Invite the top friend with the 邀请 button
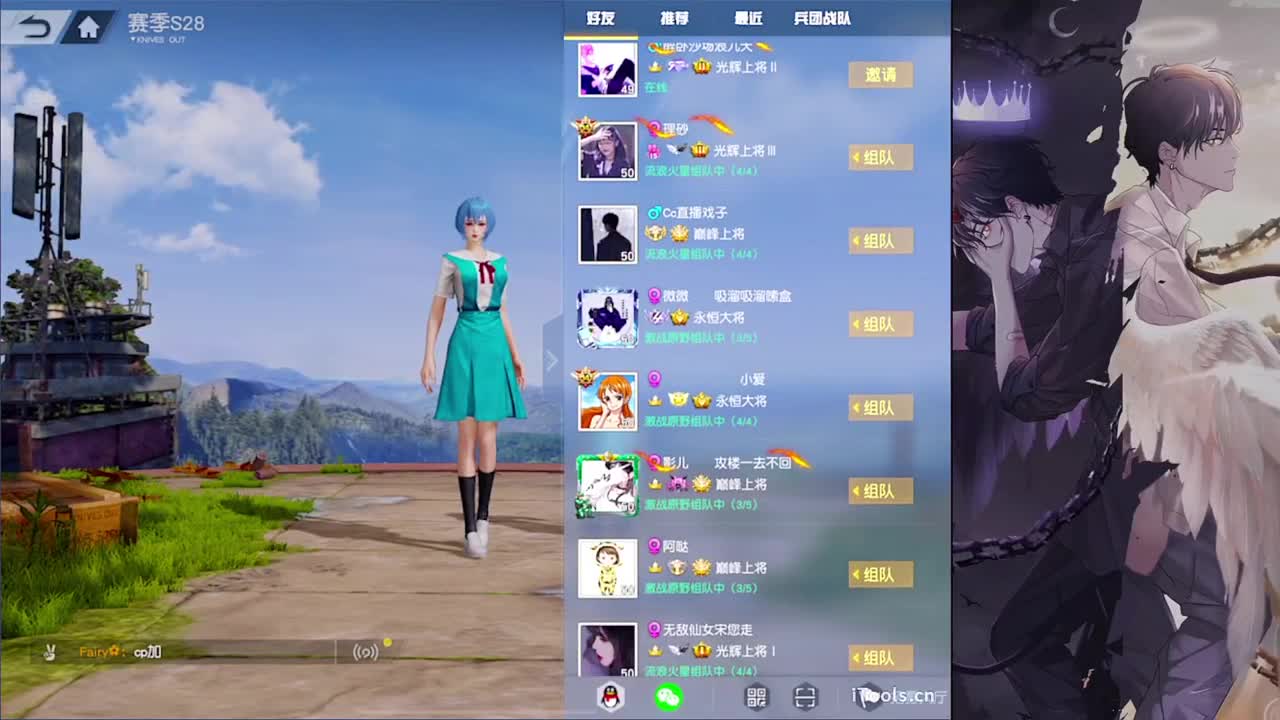This screenshot has height=720, width=1280. 881,74
